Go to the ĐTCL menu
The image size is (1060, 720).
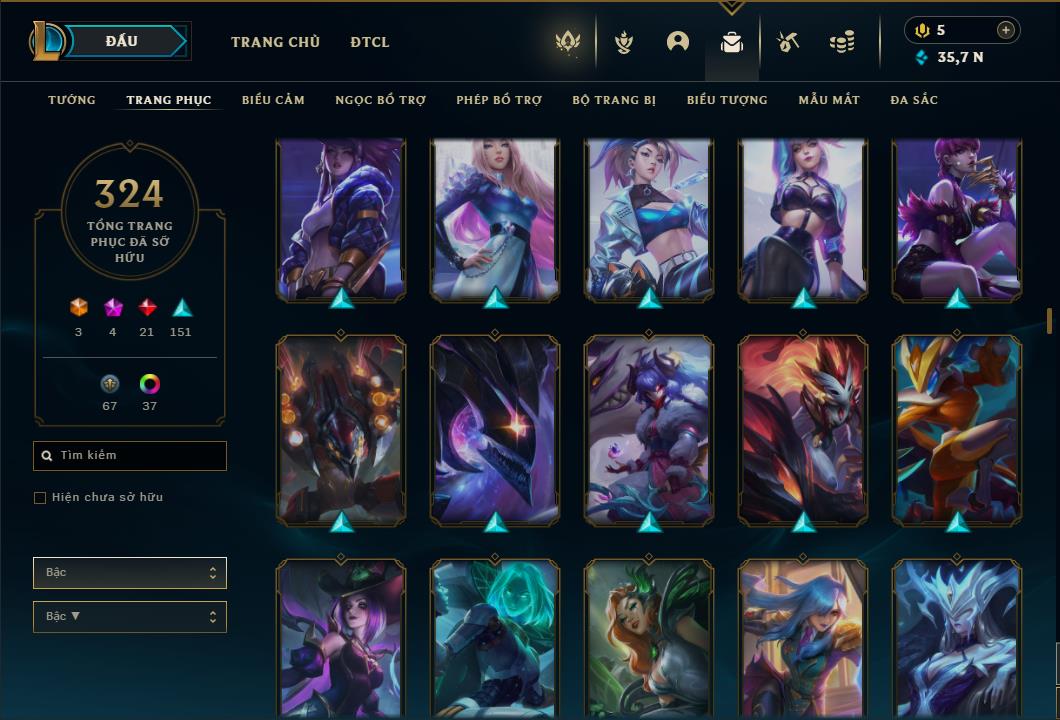370,42
